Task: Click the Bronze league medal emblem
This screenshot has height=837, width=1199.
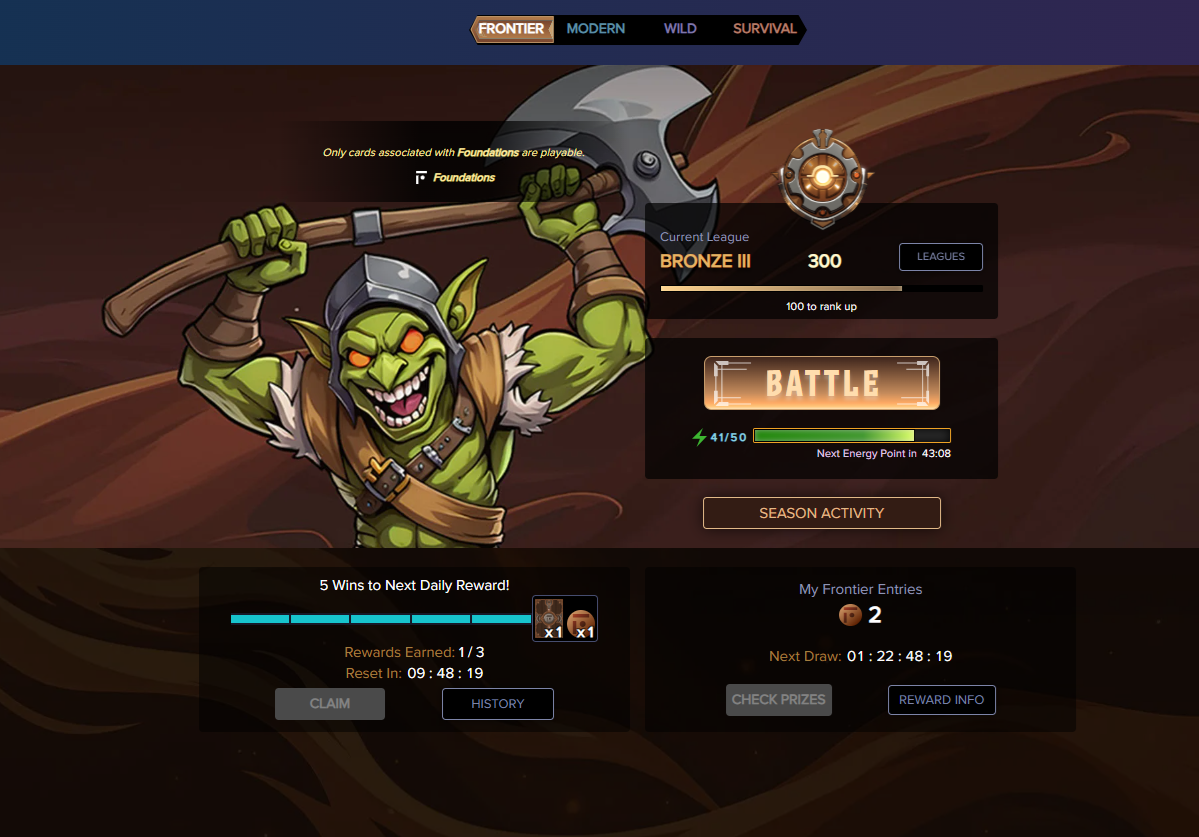Action: 821,179
